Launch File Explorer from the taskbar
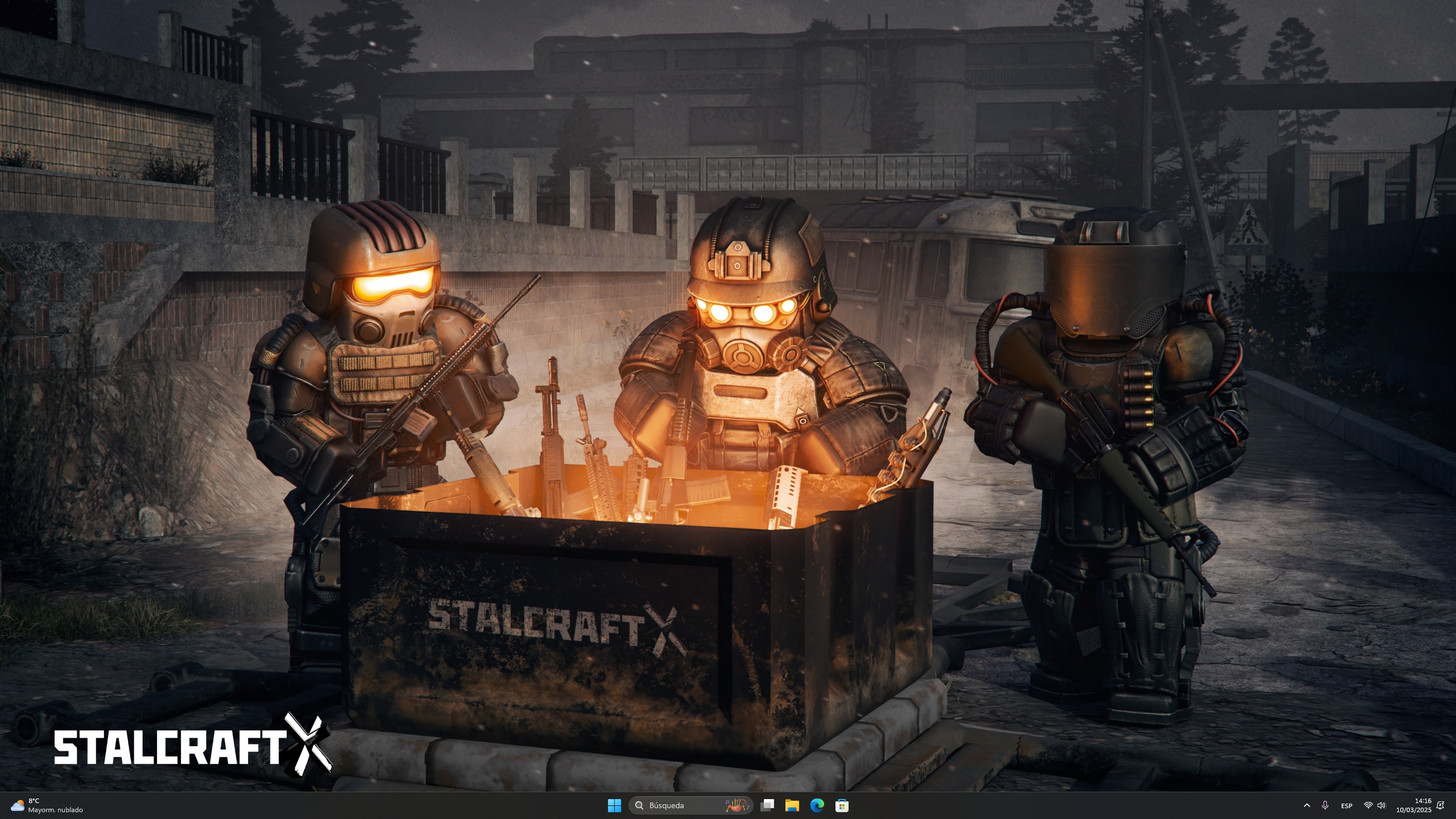The height and width of the screenshot is (819, 1456). tap(792, 805)
